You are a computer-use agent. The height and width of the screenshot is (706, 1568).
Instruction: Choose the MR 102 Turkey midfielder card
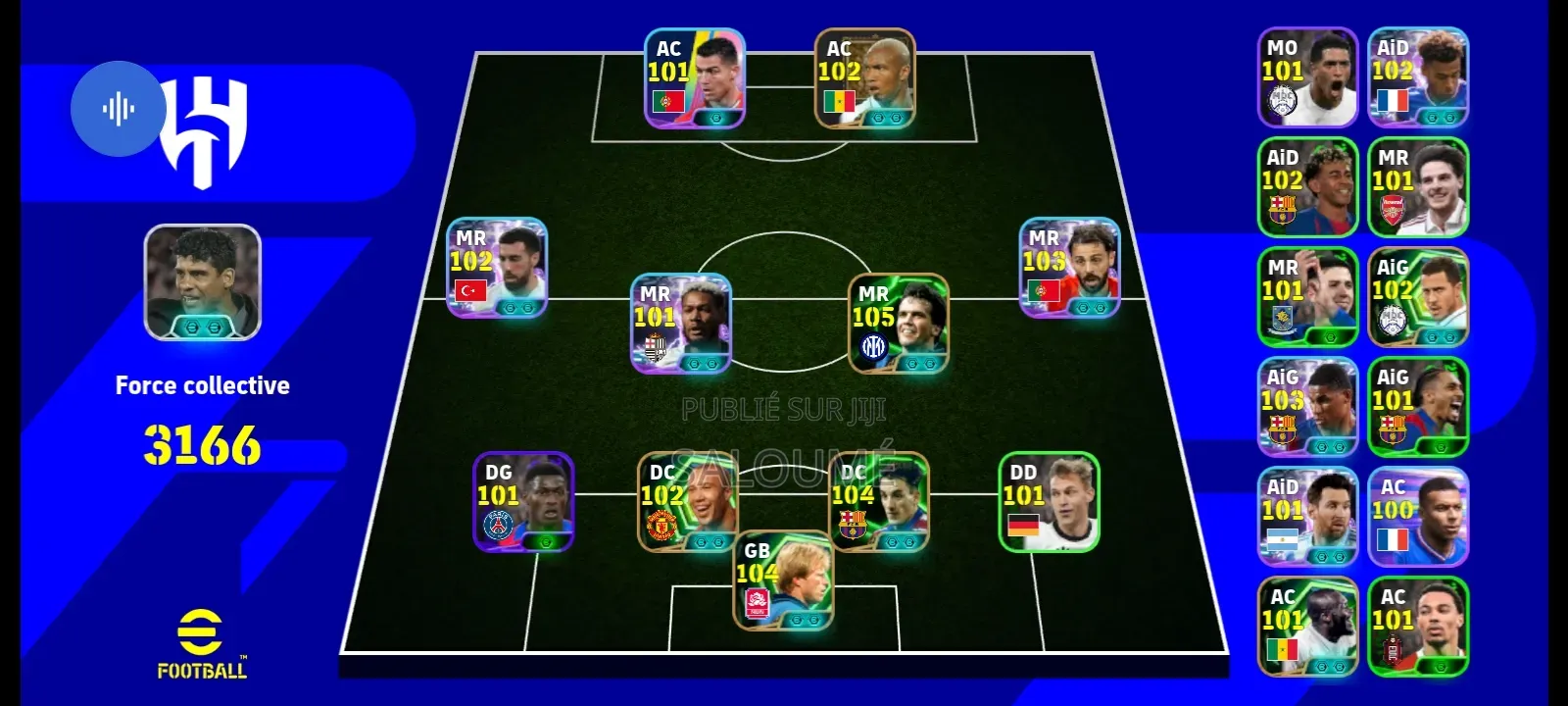click(497, 268)
